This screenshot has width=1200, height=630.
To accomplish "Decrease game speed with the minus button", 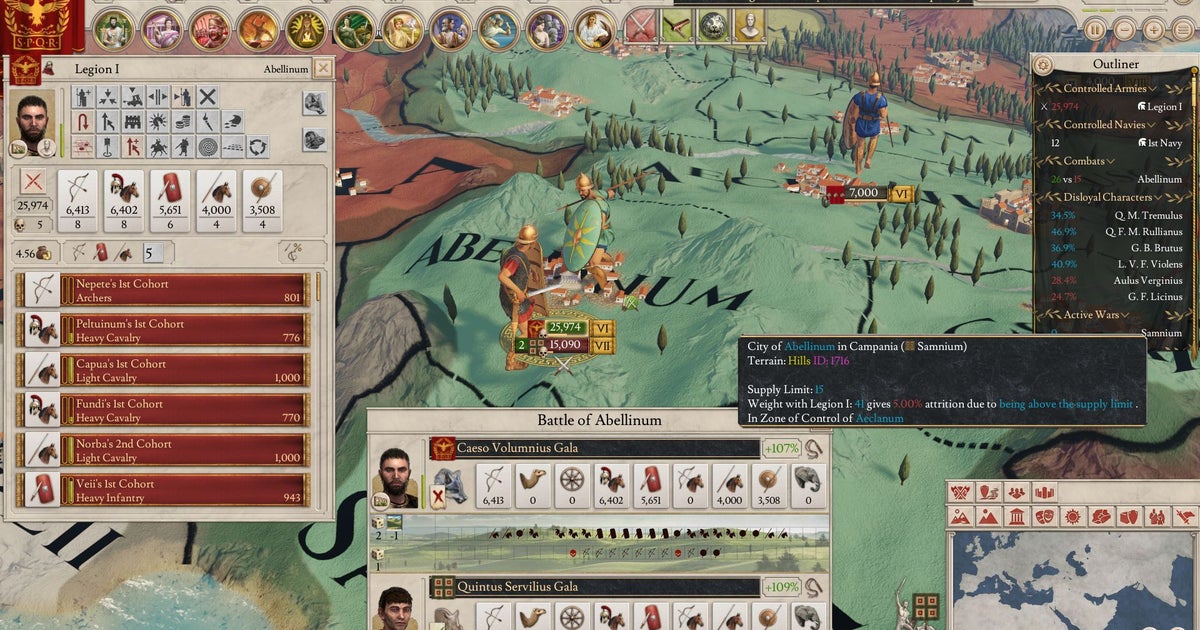I will click(1123, 30).
